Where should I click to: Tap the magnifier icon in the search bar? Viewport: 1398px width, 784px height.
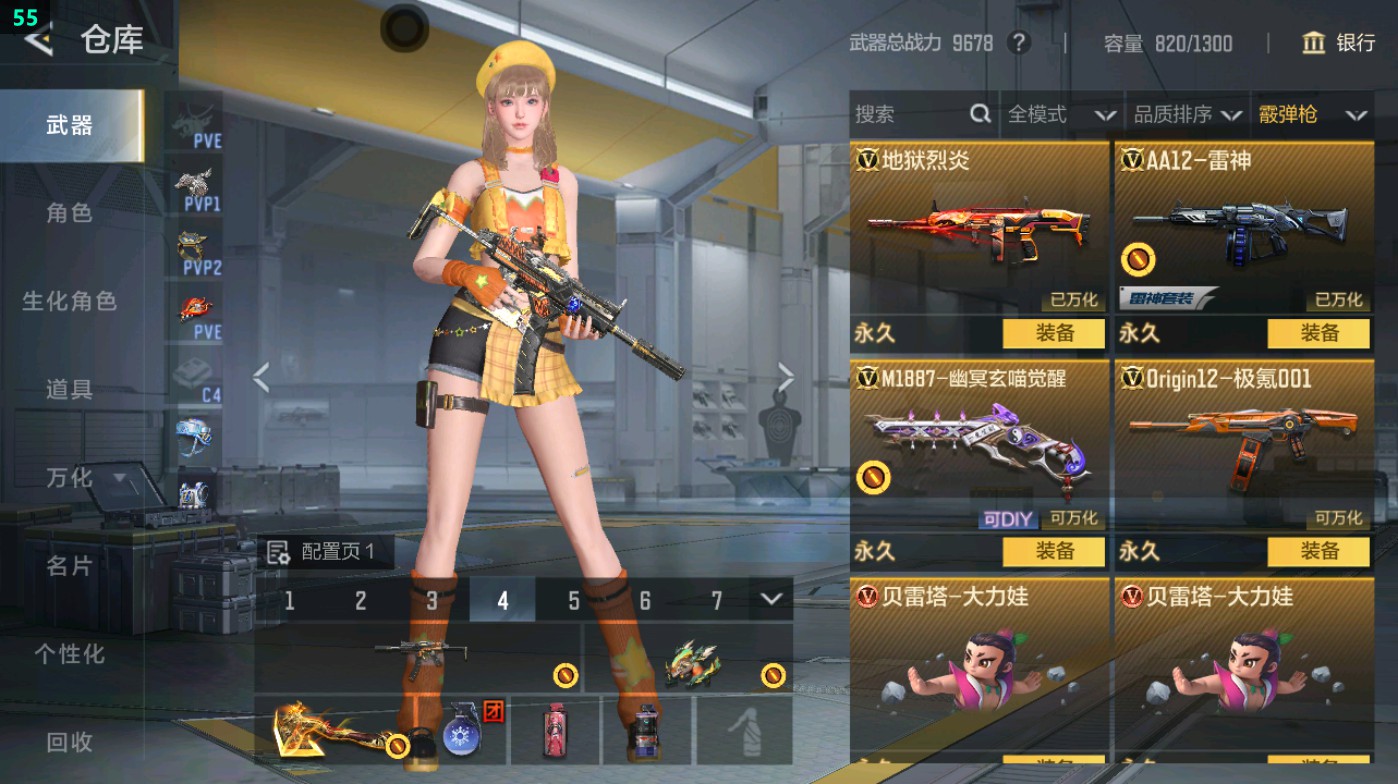tap(978, 115)
